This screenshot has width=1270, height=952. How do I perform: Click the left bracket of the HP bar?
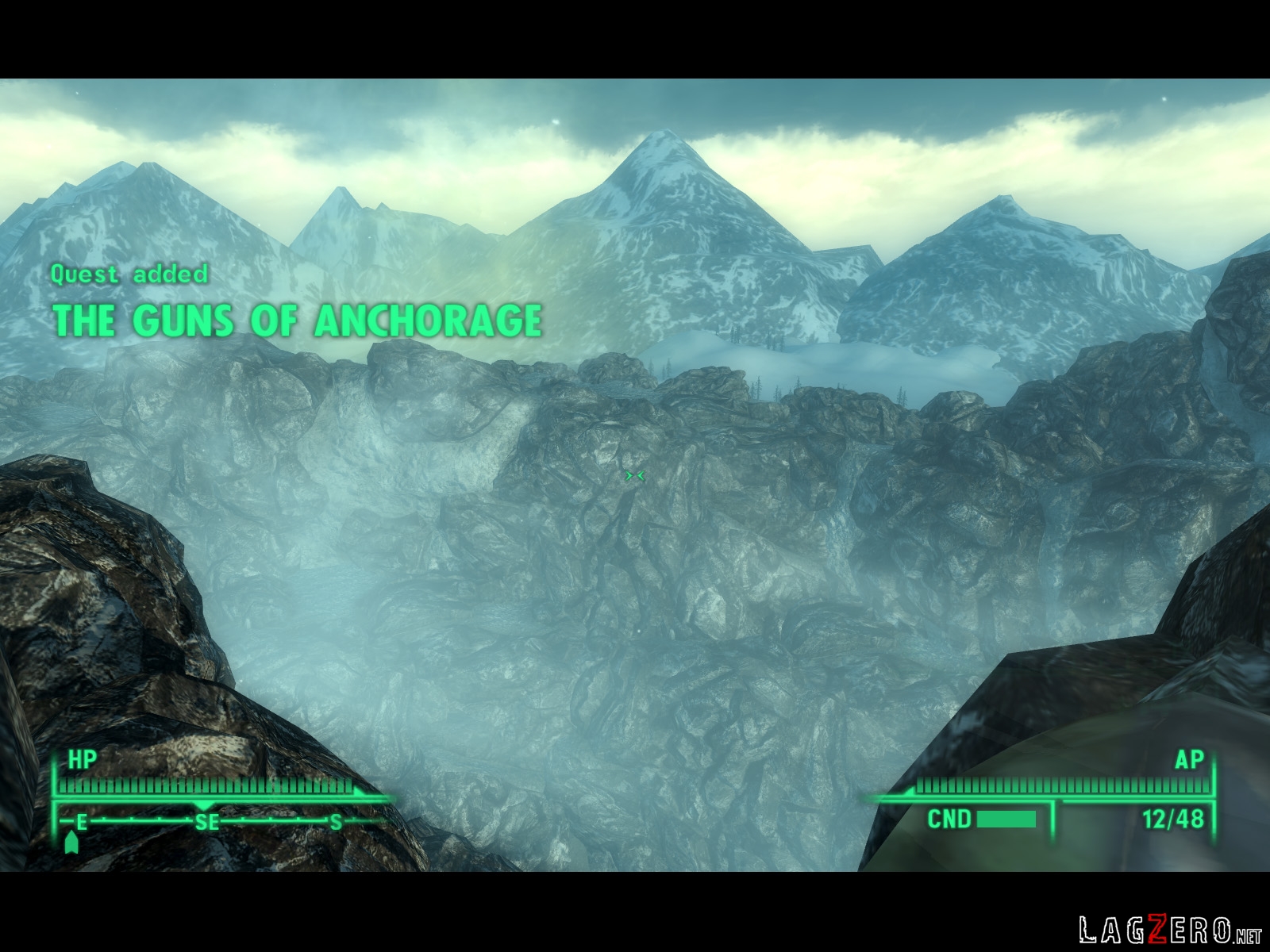click(54, 785)
